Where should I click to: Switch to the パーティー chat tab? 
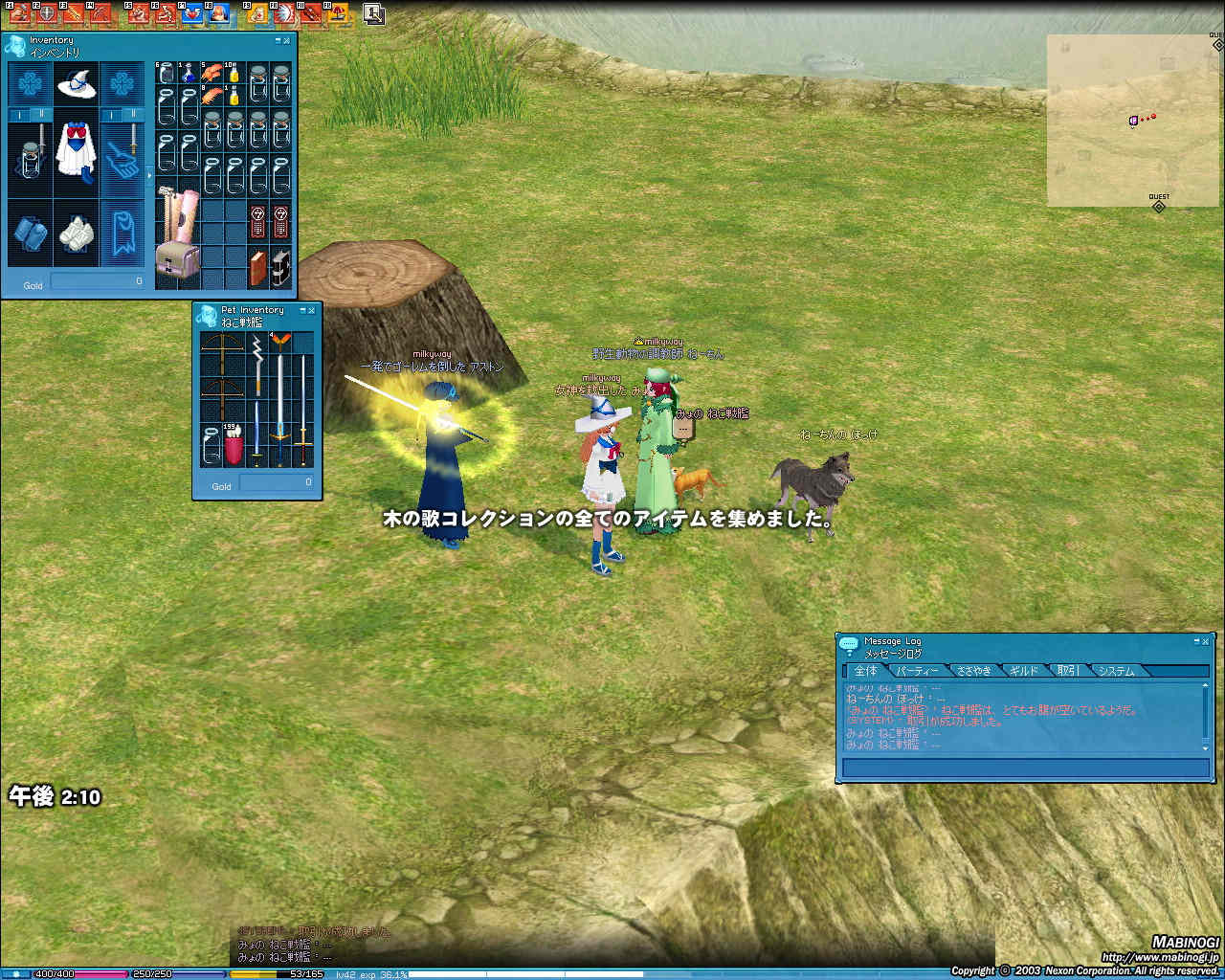click(x=917, y=671)
